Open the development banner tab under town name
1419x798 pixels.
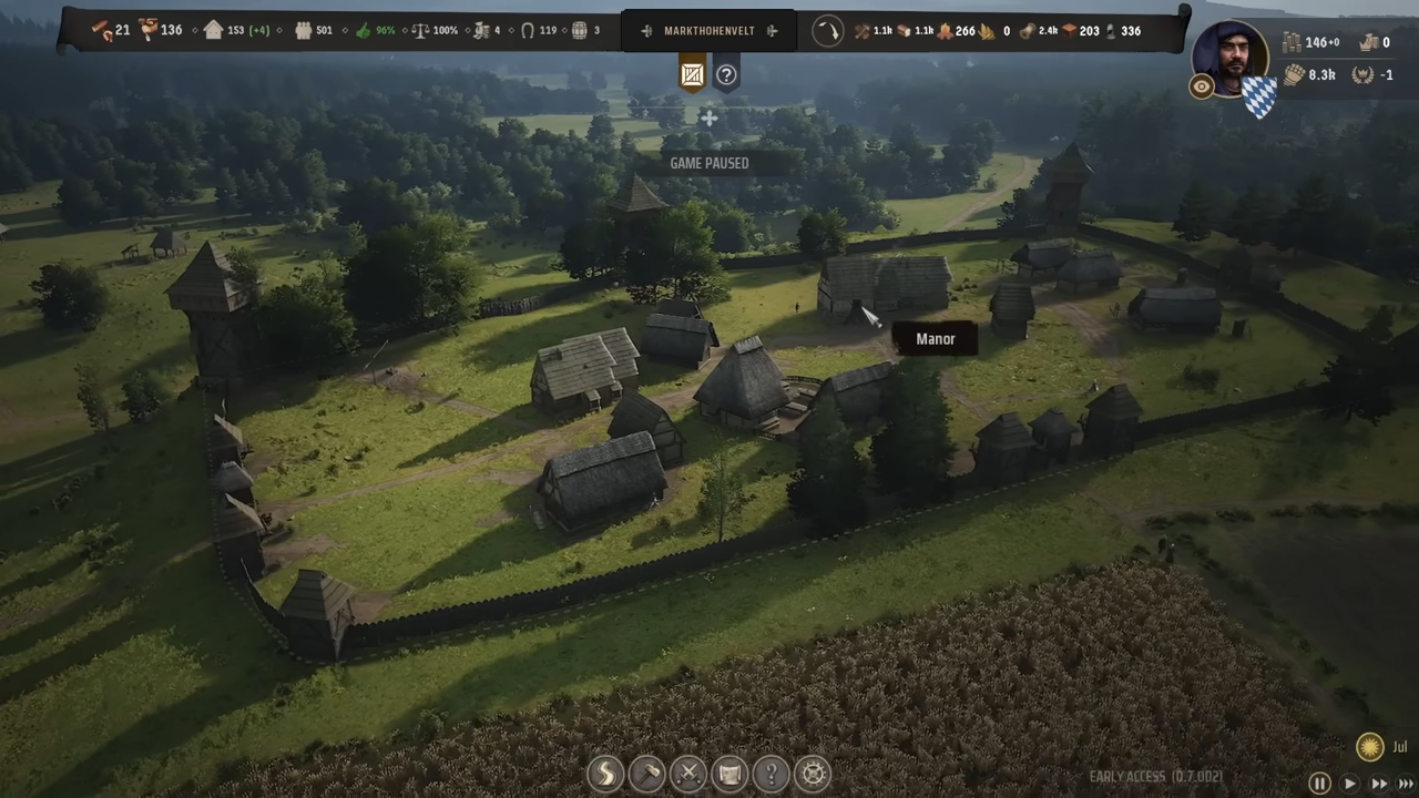coord(692,74)
